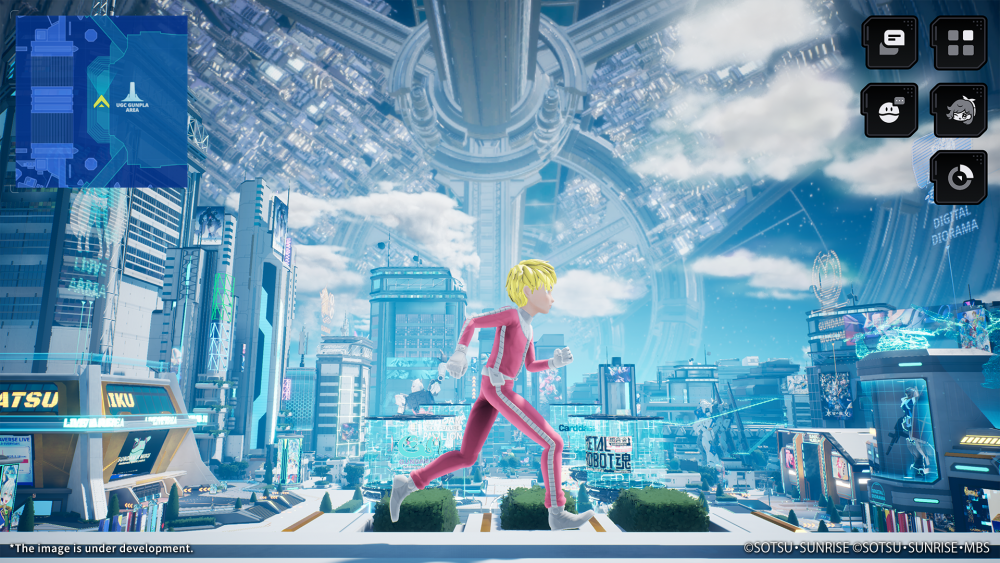Click the circular ring chart icon
Image resolution: width=1000 pixels, height=563 pixels.
pyautogui.click(x=959, y=177)
